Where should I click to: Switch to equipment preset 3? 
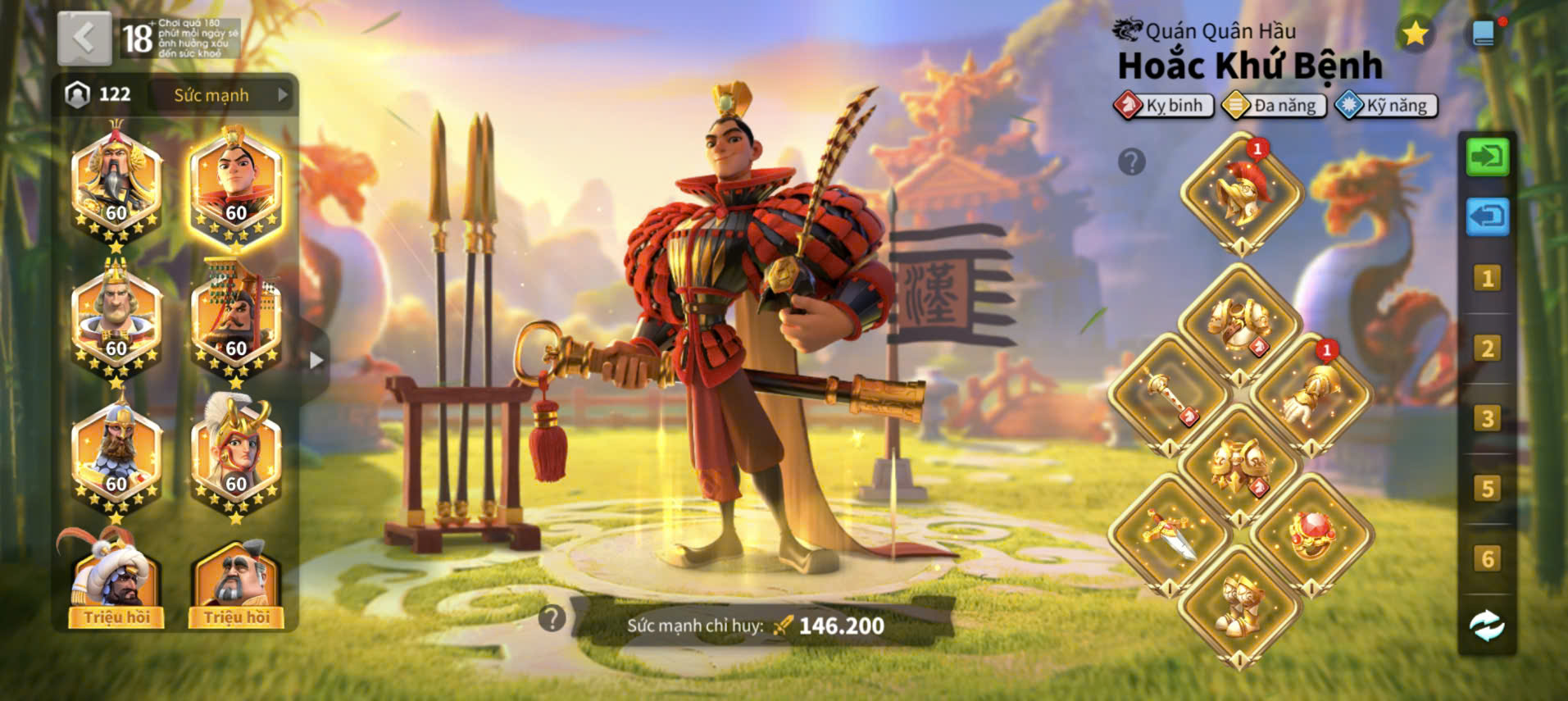pyautogui.click(x=1487, y=419)
